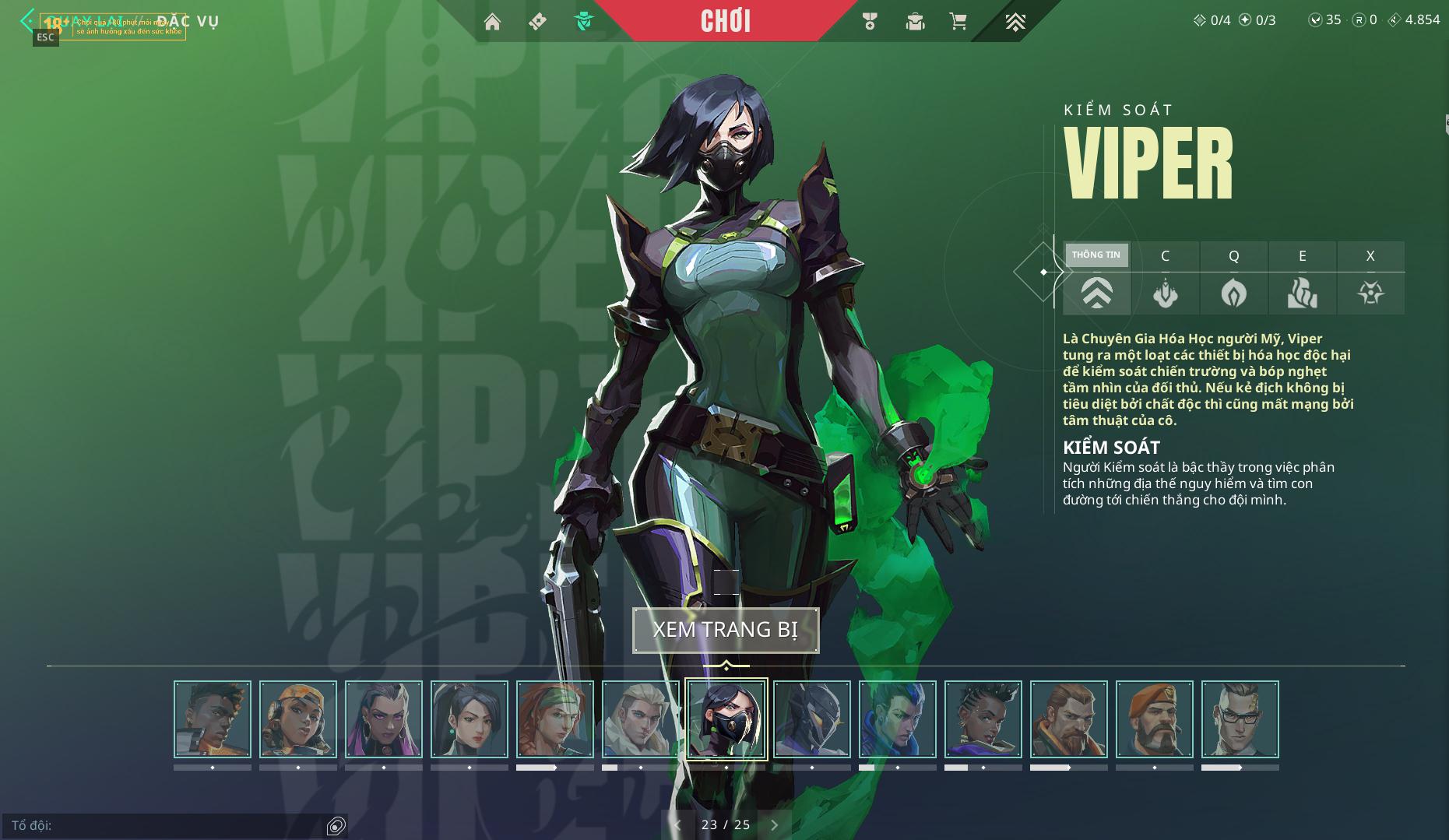Image resolution: width=1449 pixels, height=840 pixels.
Task: Select the Chamber agent portrait
Action: [x=1240, y=719]
